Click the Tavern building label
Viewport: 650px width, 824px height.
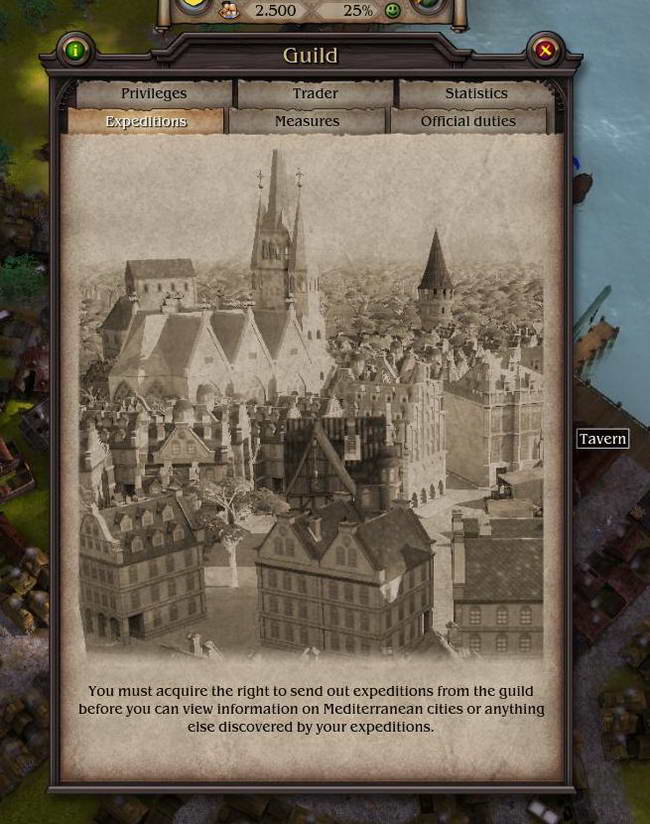tap(602, 438)
